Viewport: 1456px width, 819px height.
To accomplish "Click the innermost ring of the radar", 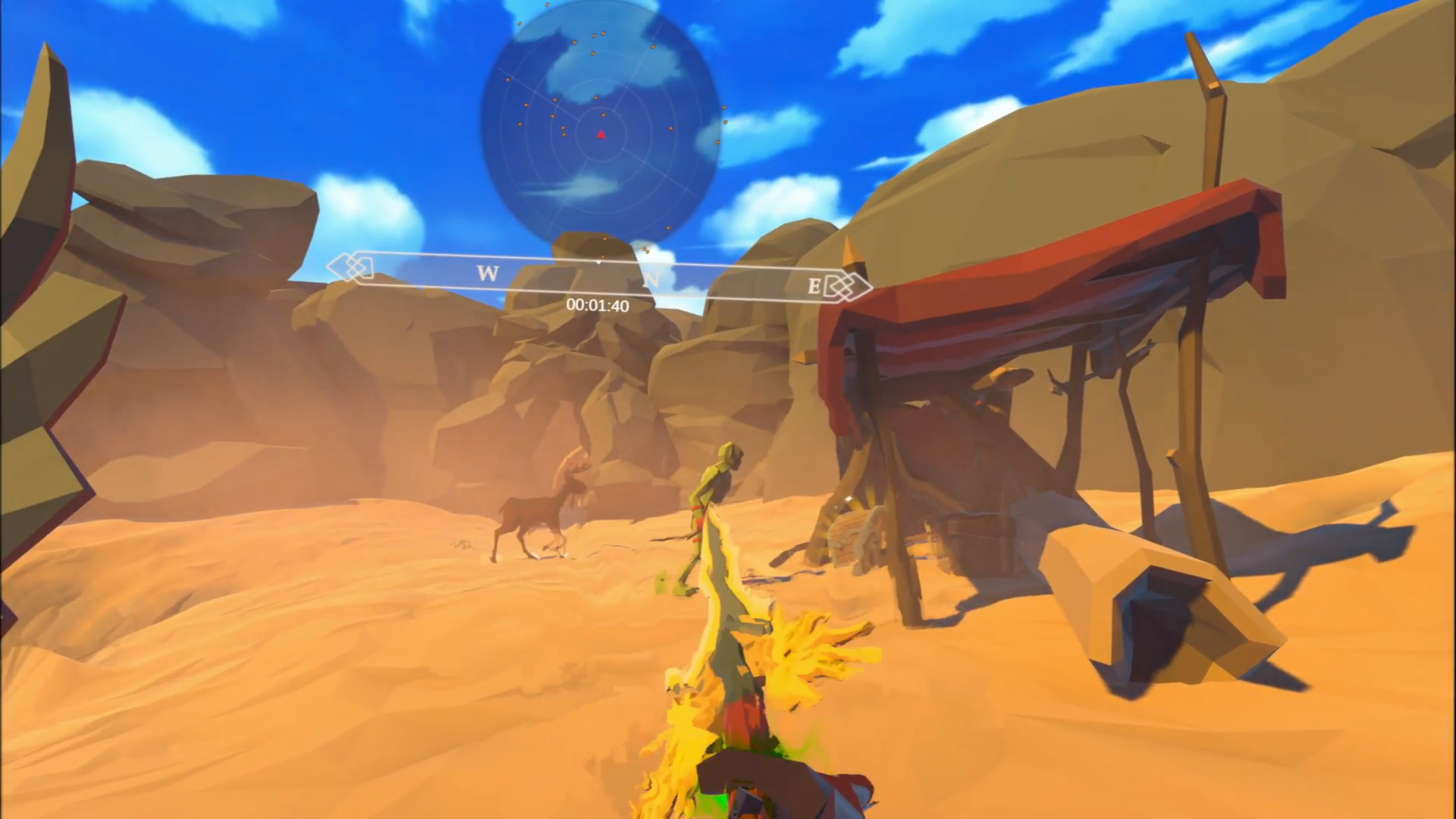I will pos(601,109).
